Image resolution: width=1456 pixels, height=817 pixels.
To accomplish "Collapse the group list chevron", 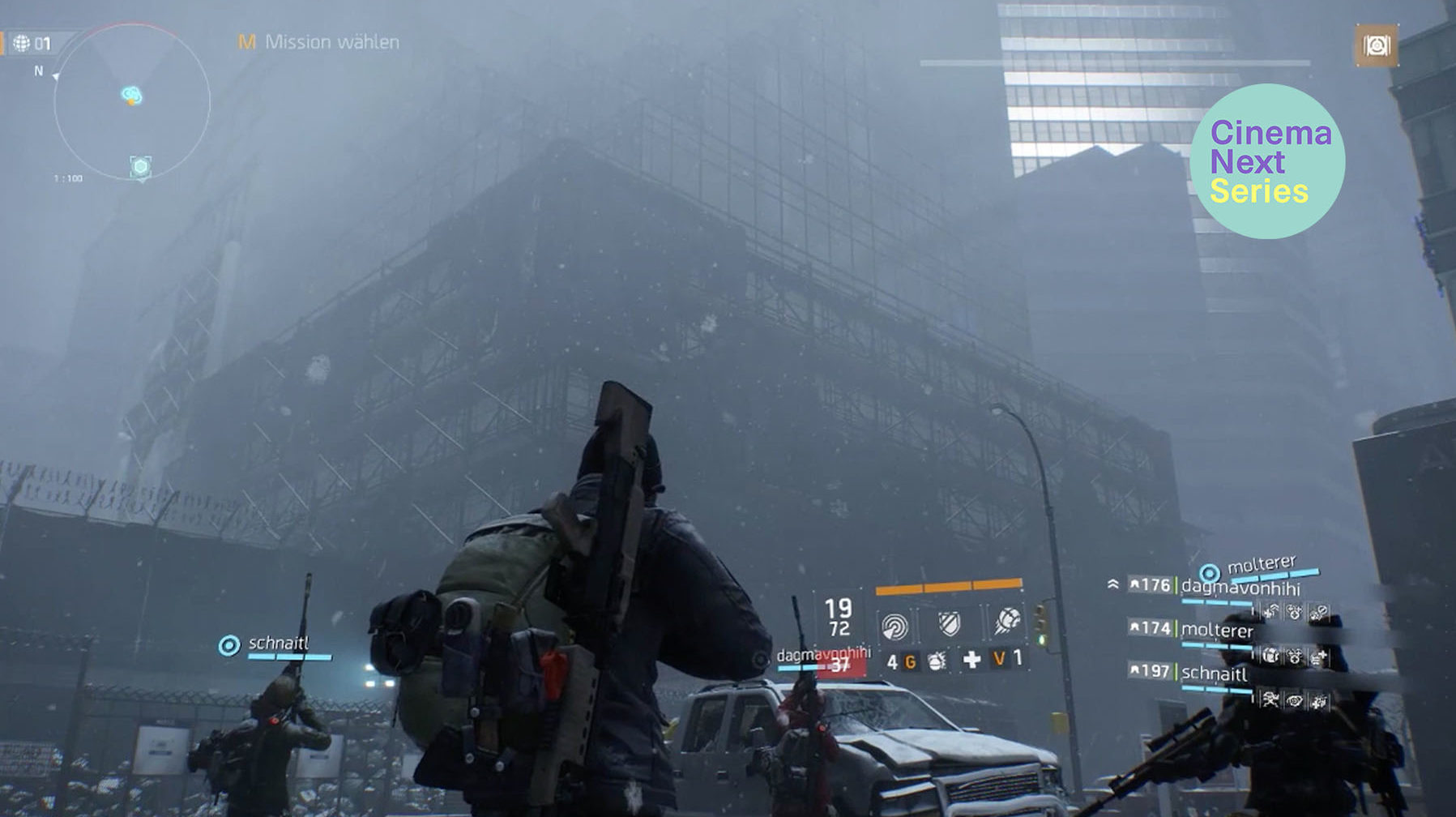I will click(x=1113, y=584).
